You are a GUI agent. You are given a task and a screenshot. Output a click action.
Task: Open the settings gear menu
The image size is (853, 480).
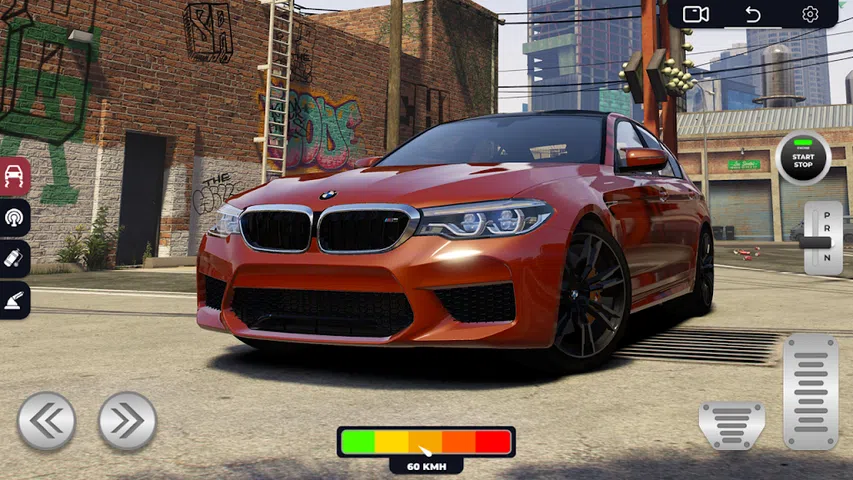[x=810, y=14]
